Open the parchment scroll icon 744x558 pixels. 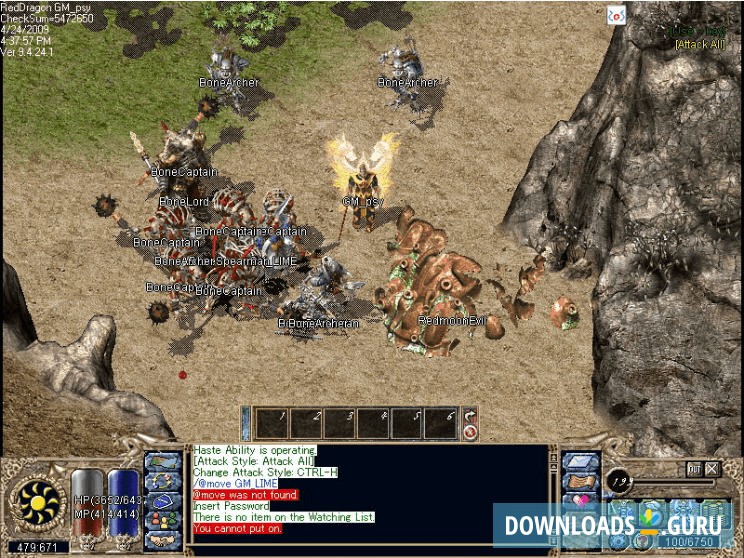tap(581, 481)
